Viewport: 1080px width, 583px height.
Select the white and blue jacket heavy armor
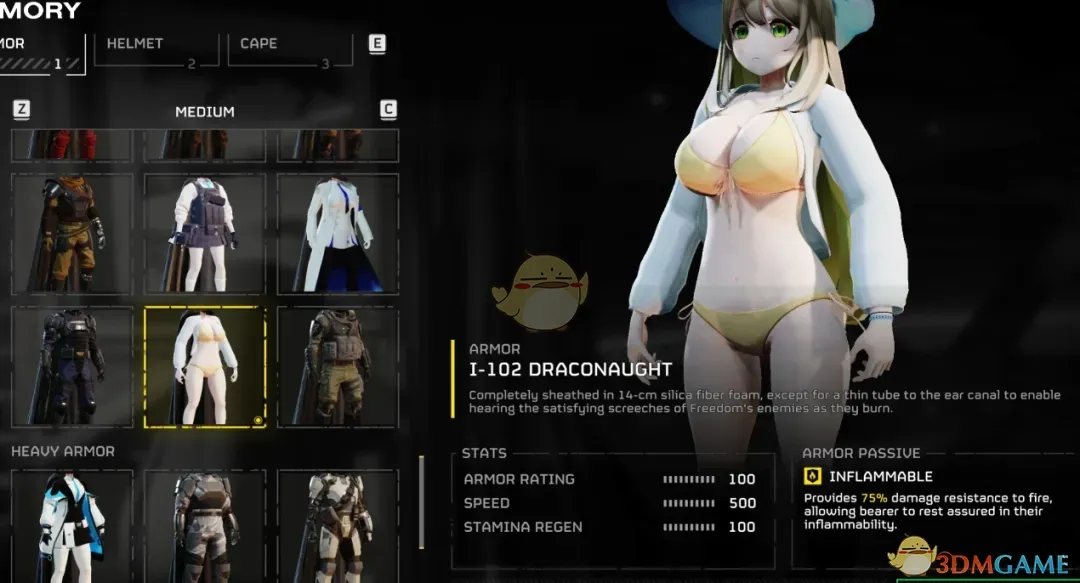(x=71, y=525)
